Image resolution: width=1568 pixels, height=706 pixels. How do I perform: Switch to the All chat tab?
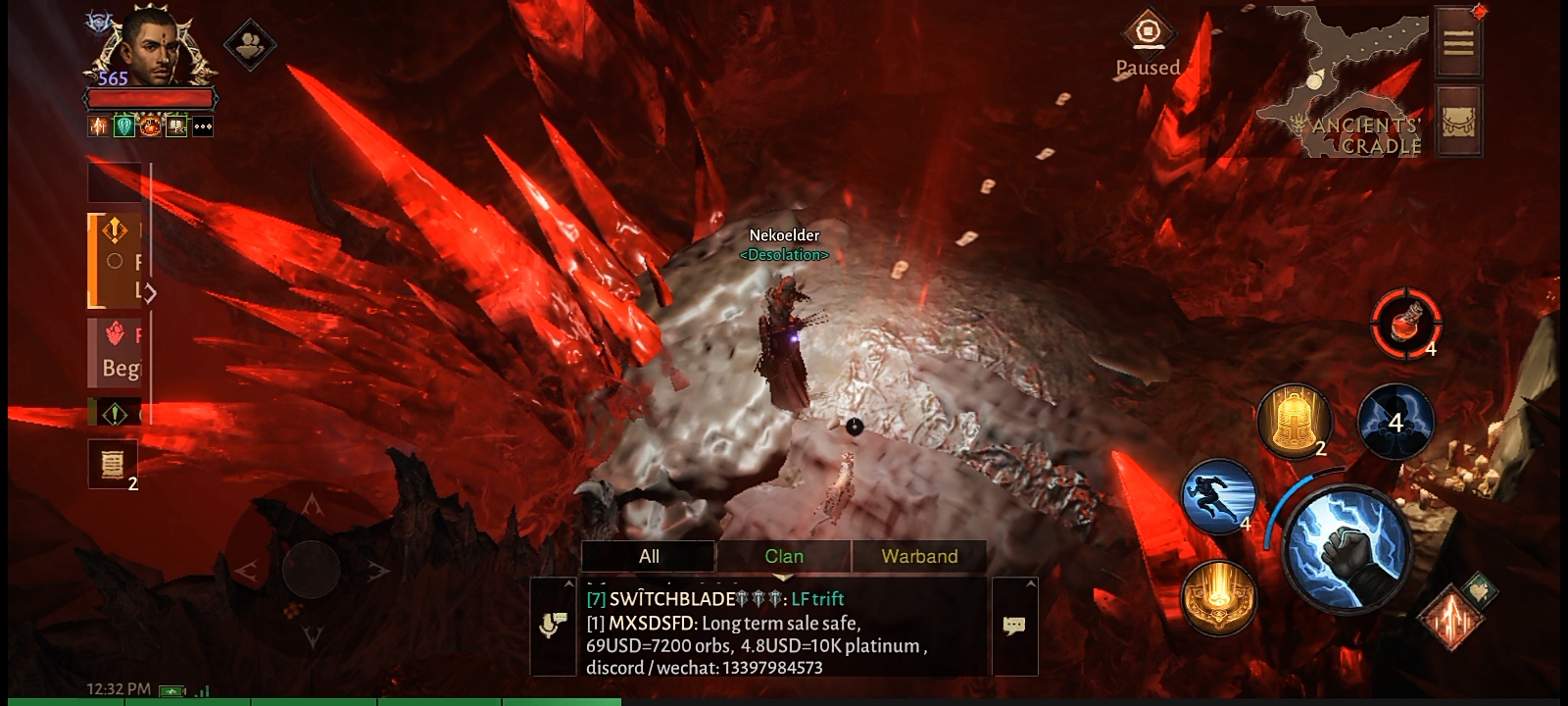[x=649, y=557]
